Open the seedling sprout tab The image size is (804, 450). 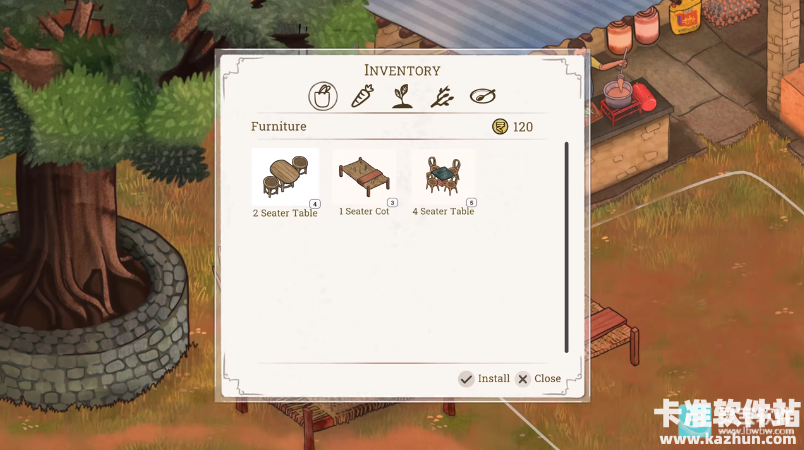402,96
